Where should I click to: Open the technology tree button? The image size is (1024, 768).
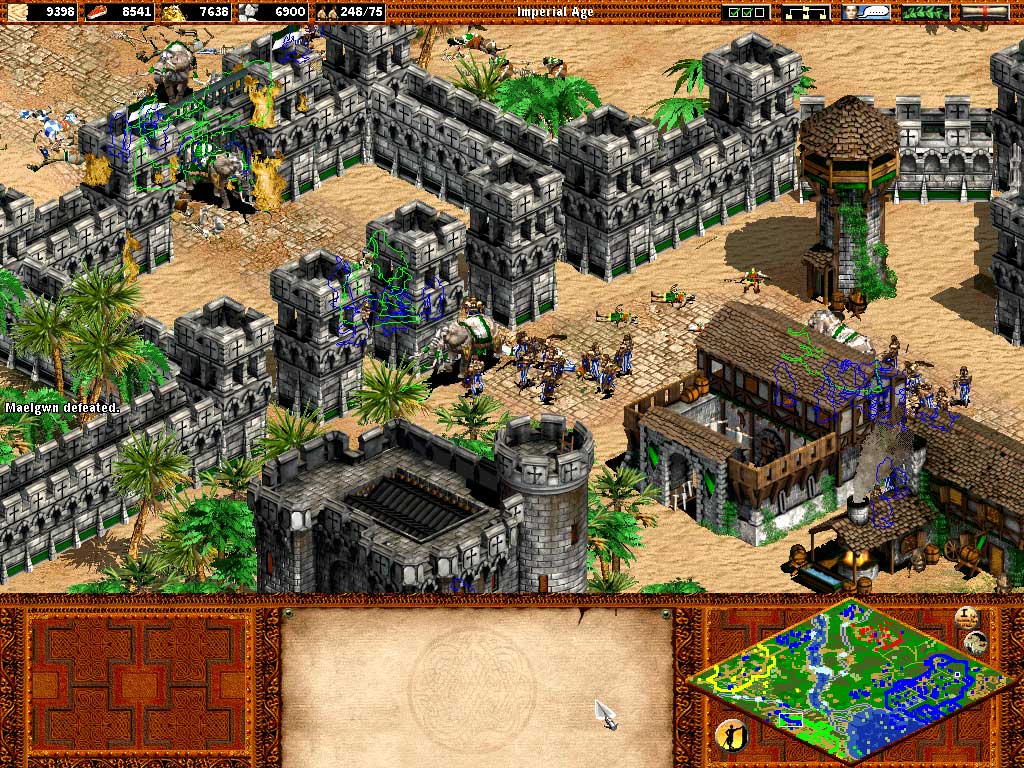pos(806,12)
